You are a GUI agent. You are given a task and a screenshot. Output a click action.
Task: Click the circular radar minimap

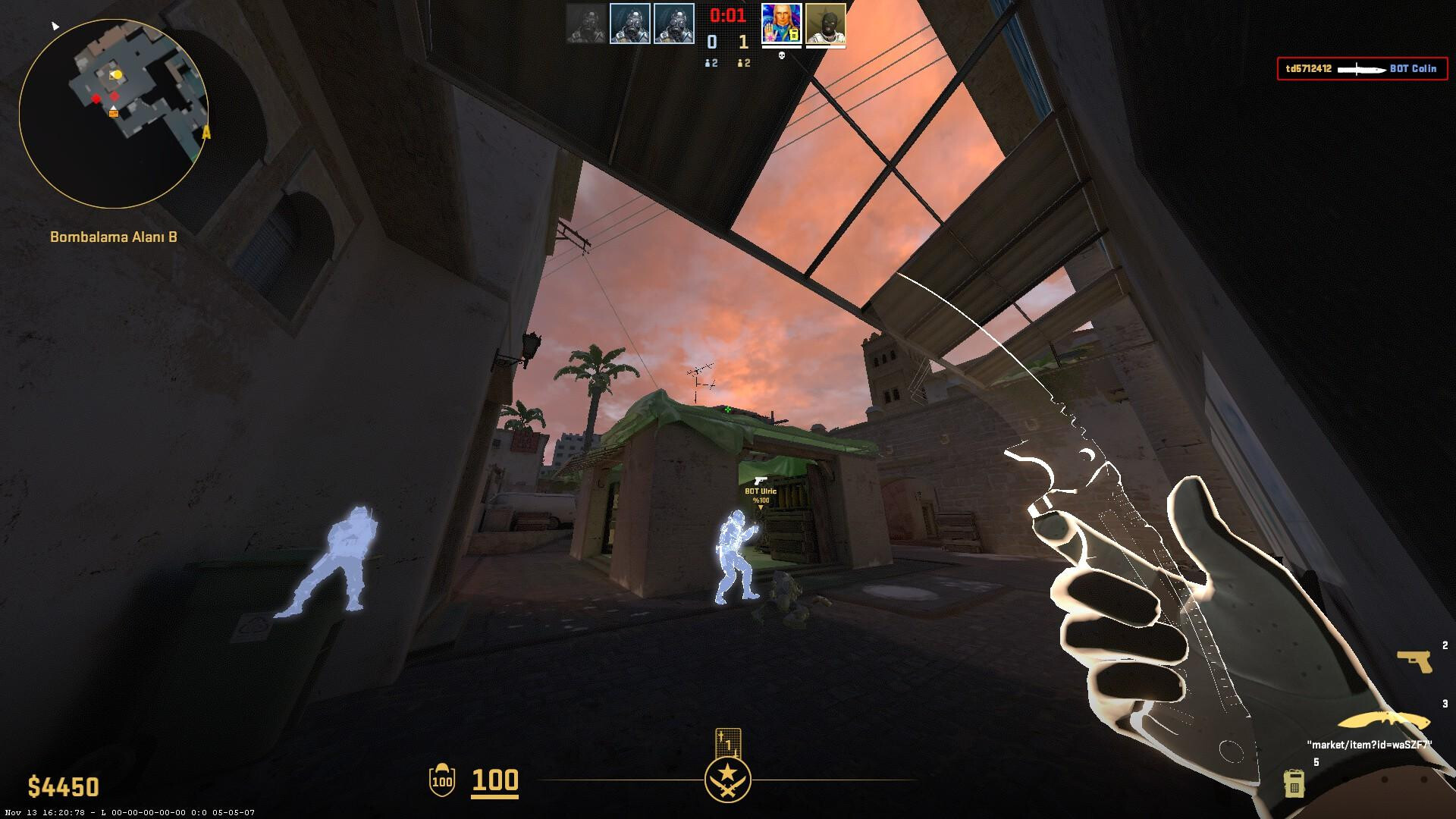point(114,114)
